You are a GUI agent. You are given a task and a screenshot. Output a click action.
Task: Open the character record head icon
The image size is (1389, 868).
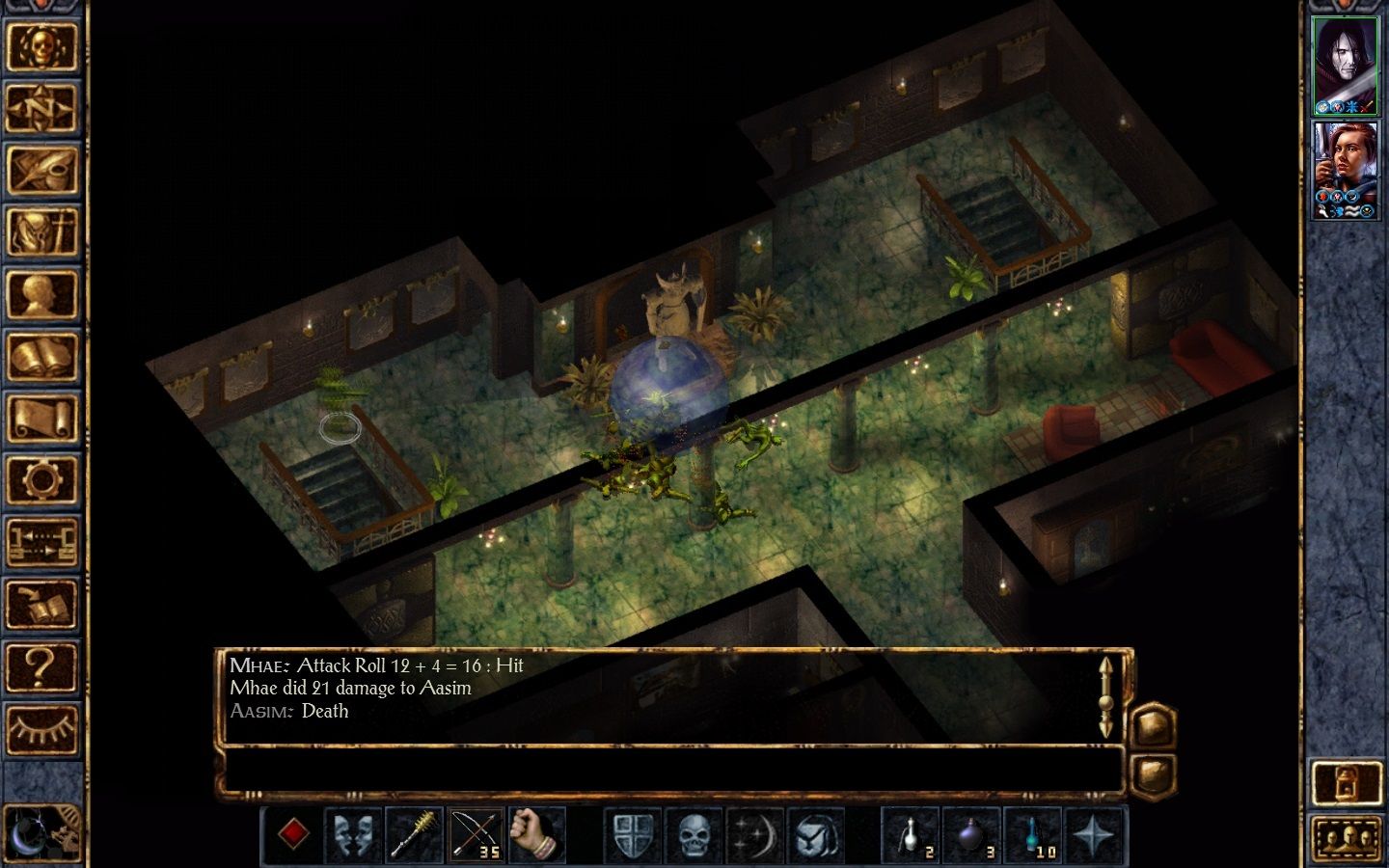[x=41, y=294]
